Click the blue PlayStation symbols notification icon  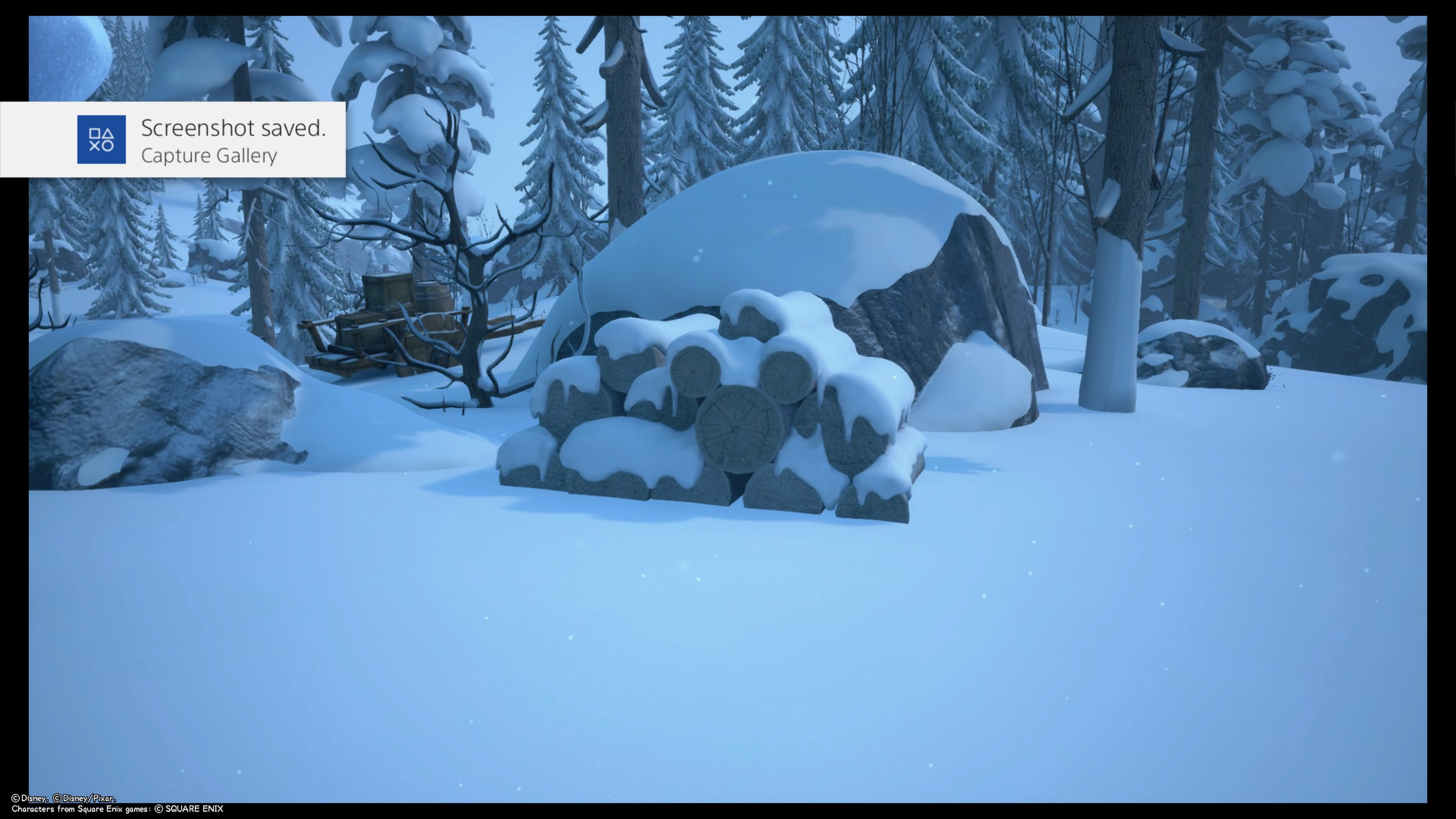[x=101, y=140]
